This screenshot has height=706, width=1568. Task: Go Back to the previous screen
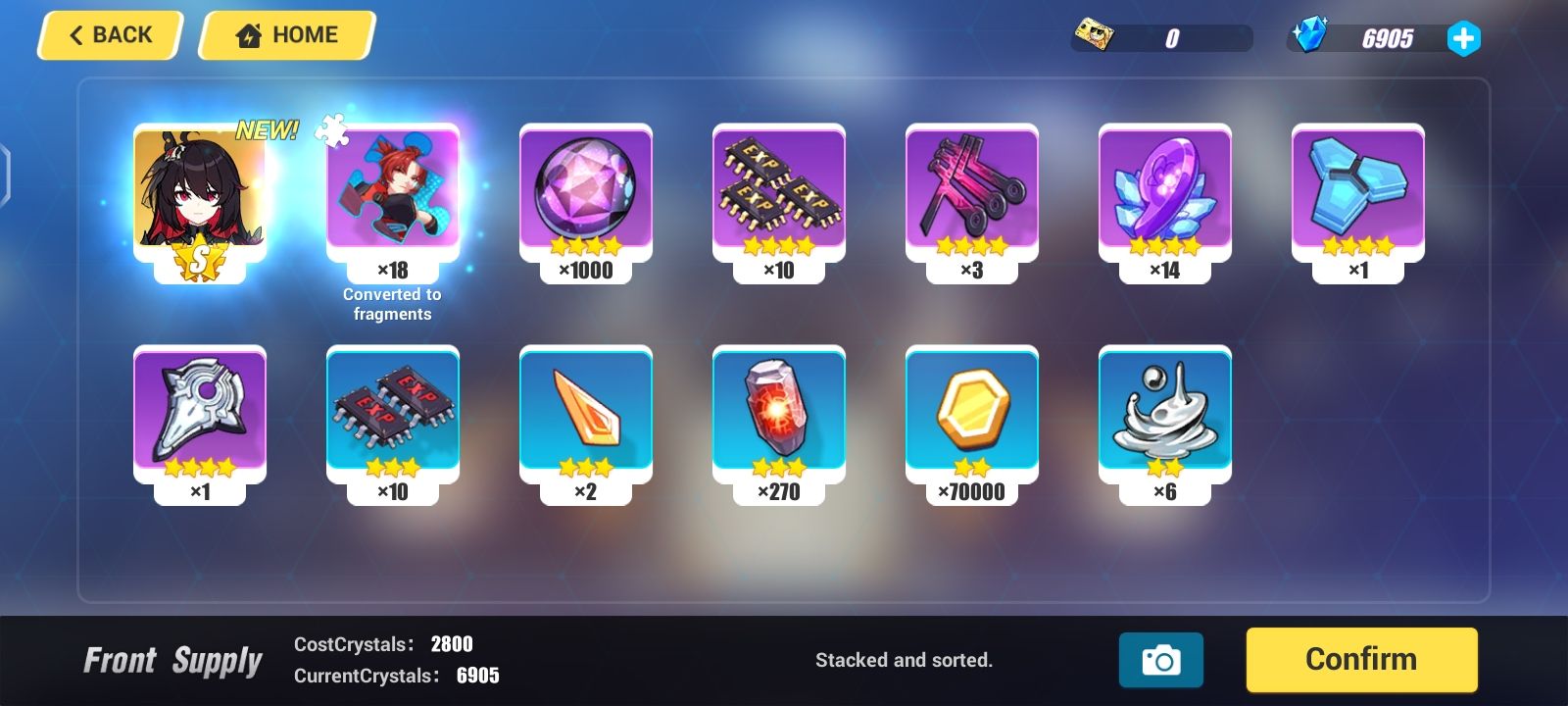tap(108, 34)
